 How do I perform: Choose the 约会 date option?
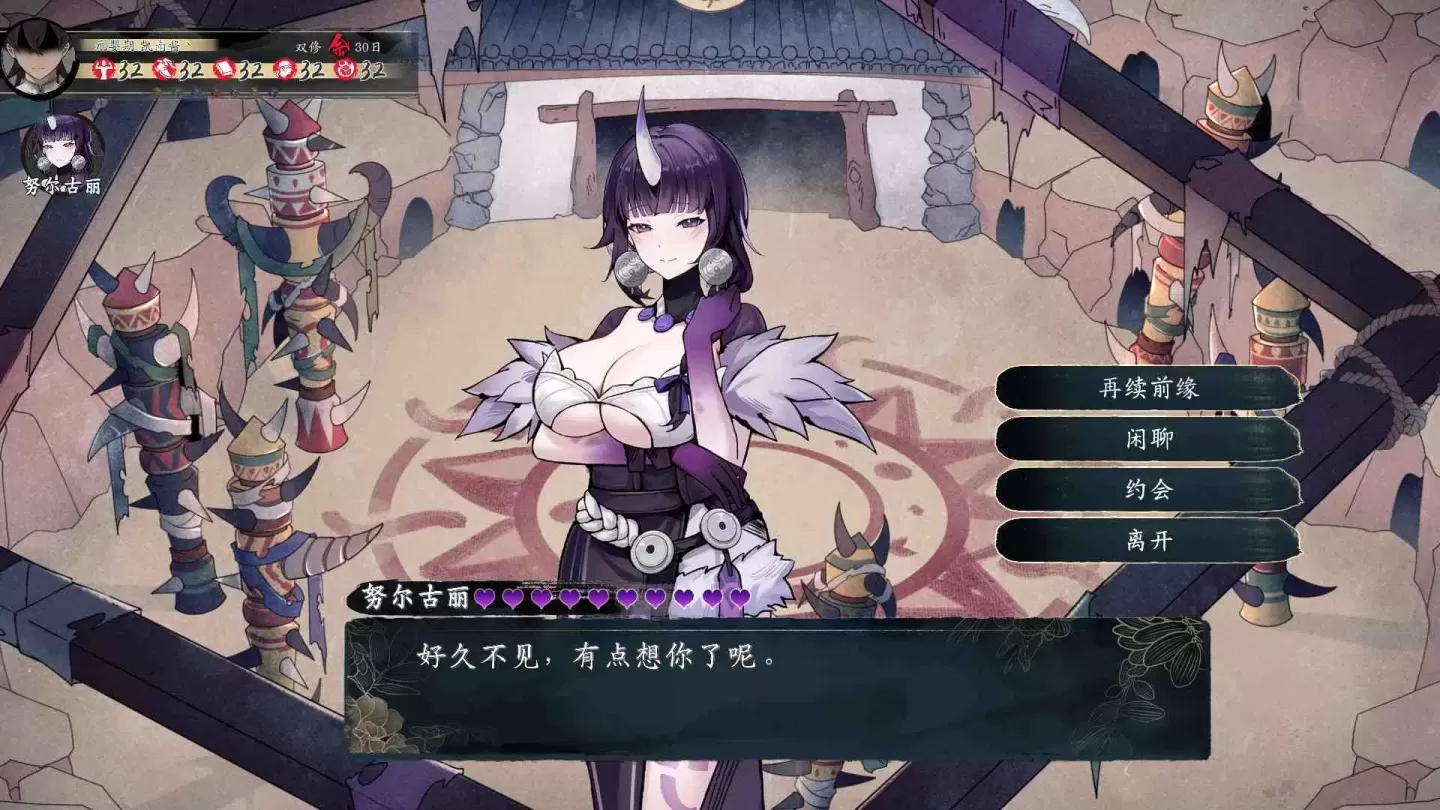pos(1148,491)
